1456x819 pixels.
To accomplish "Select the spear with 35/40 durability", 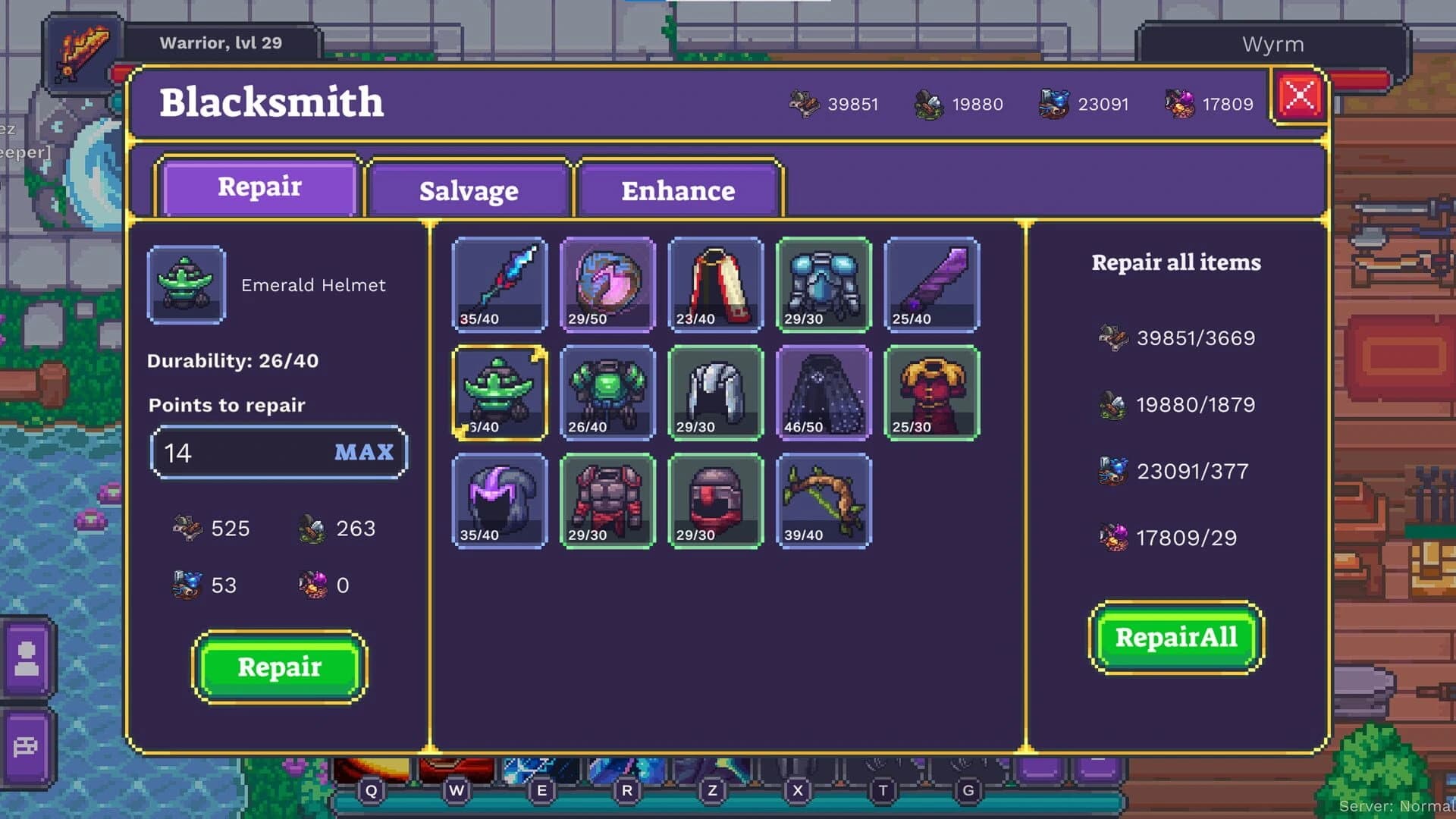I will [500, 284].
